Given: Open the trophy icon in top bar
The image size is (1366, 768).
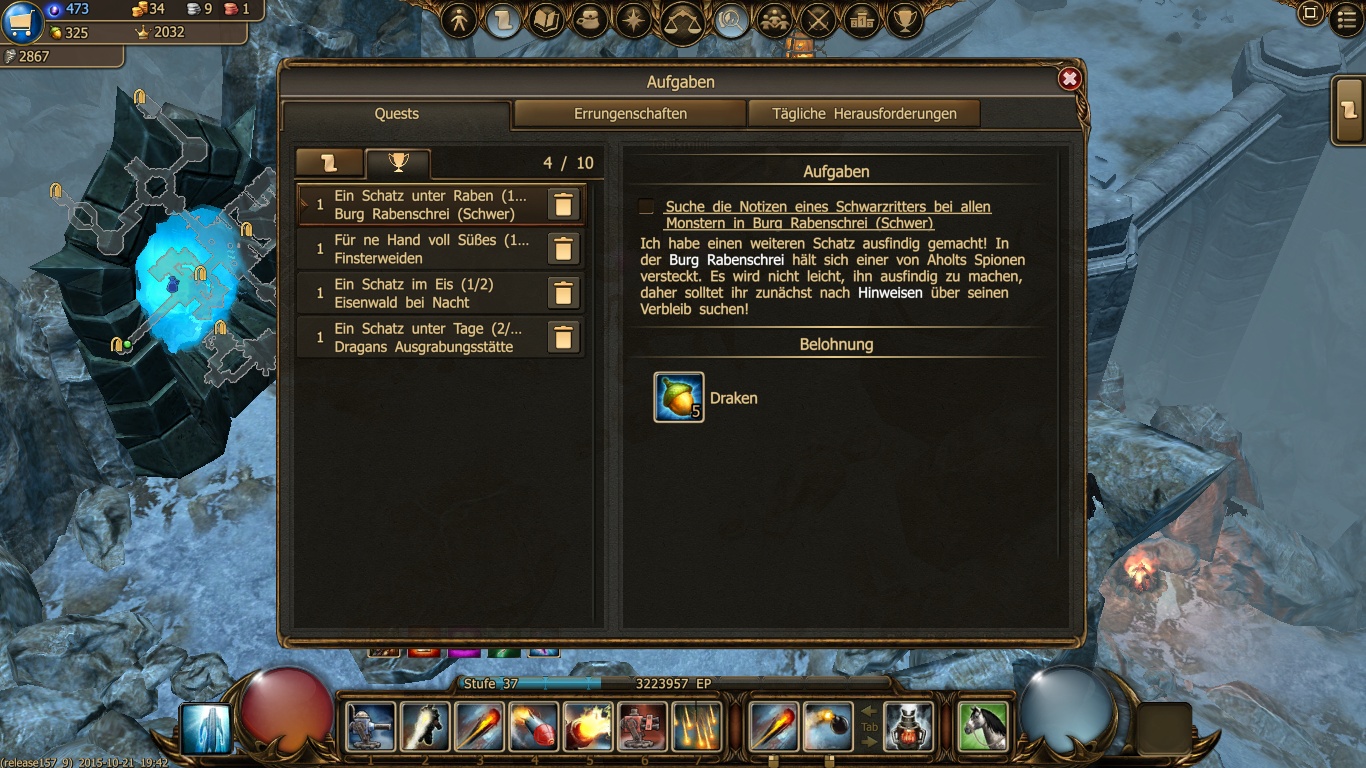Looking at the screenshot, I should [x=905, y=20].
